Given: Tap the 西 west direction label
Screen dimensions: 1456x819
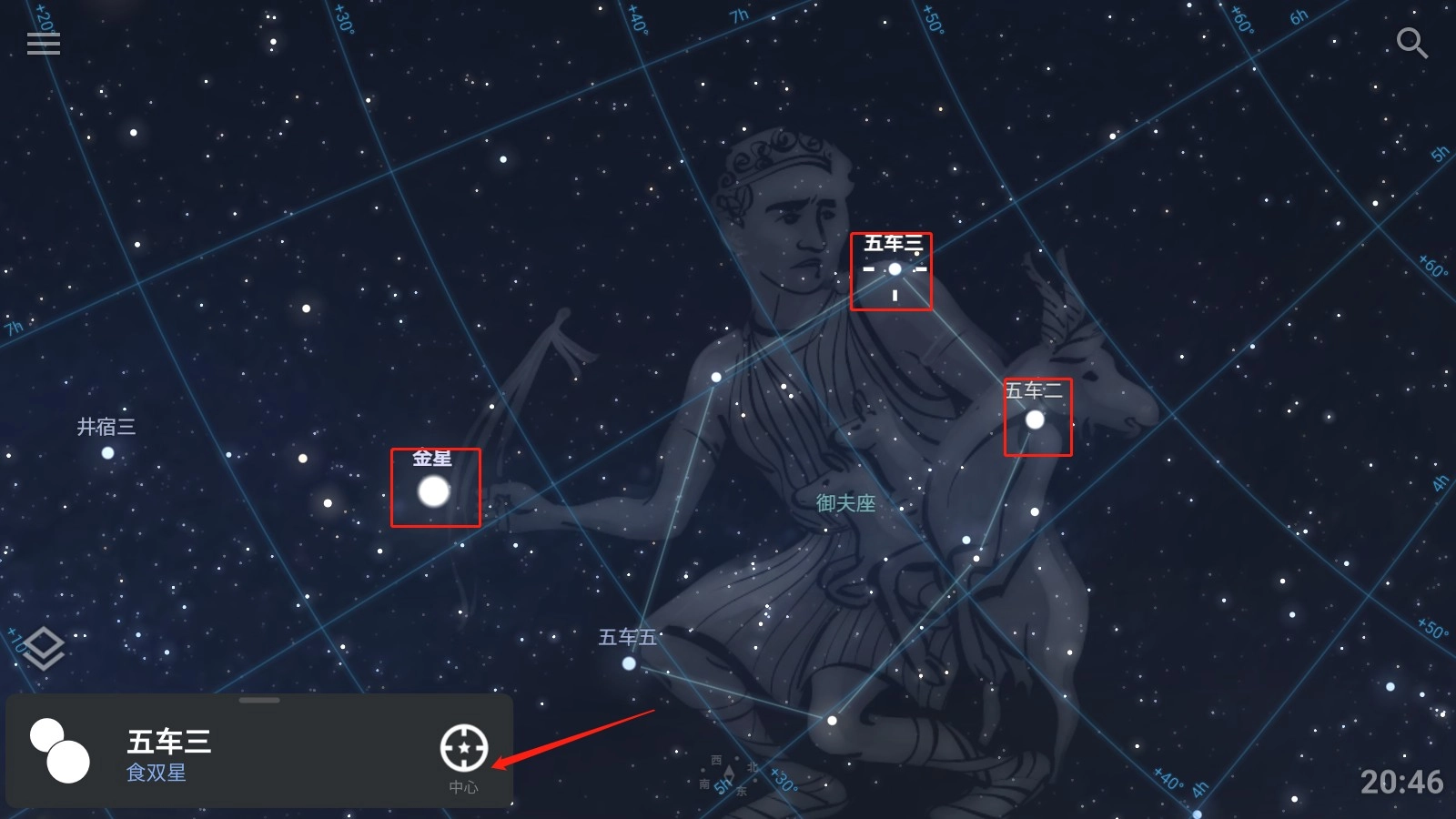Looking at the screenshot, I should point(716,761).
